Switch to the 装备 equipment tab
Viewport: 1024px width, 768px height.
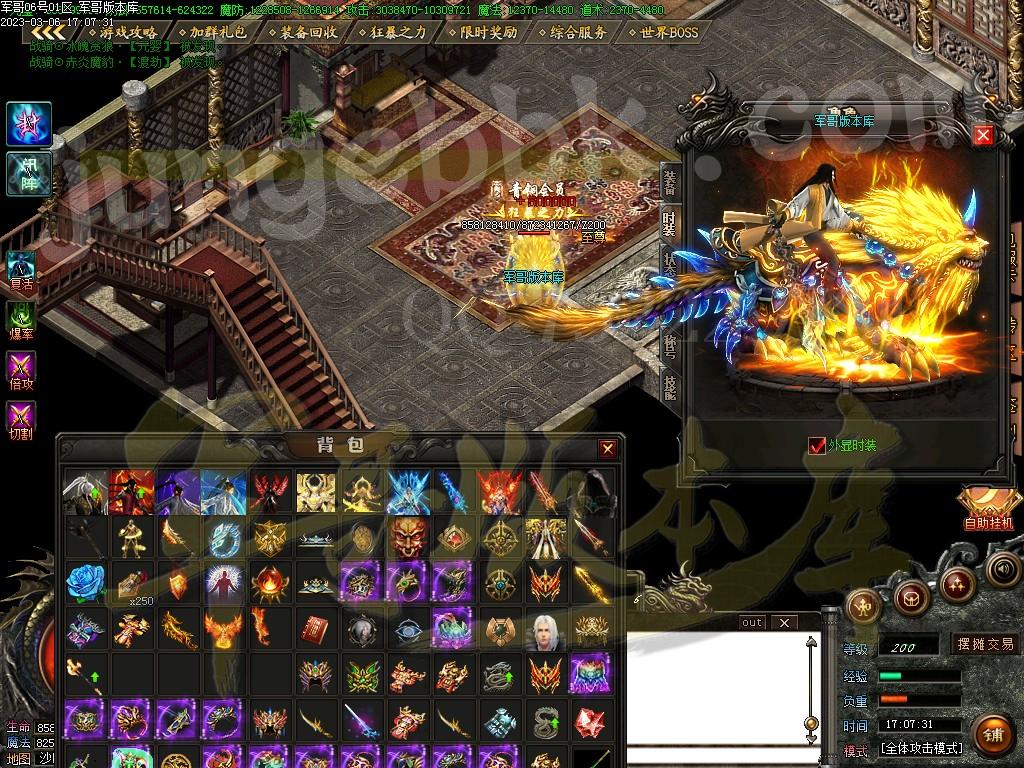pyautogui.click(x=669, y=182)
